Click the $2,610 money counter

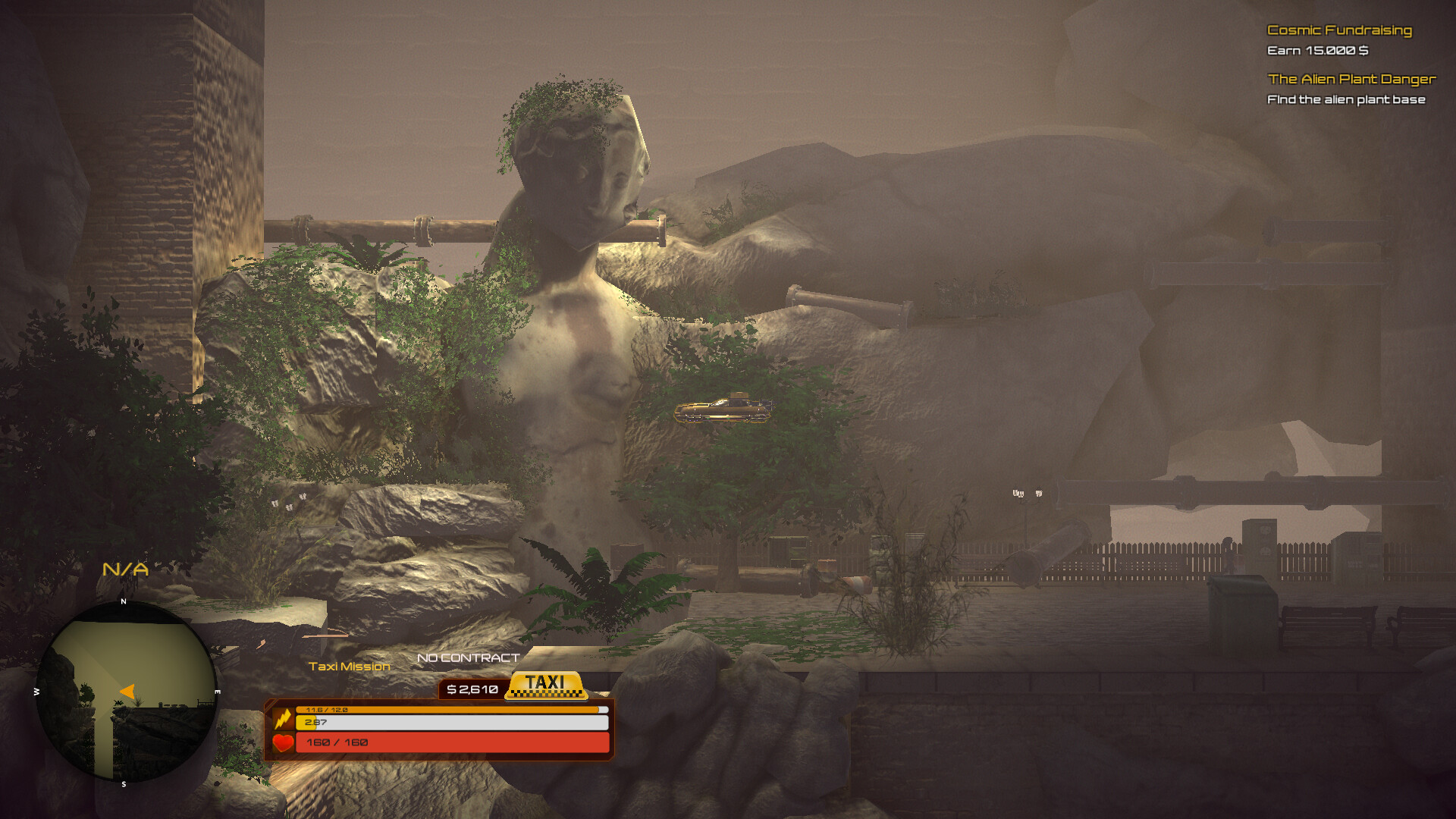coord(472,689)
